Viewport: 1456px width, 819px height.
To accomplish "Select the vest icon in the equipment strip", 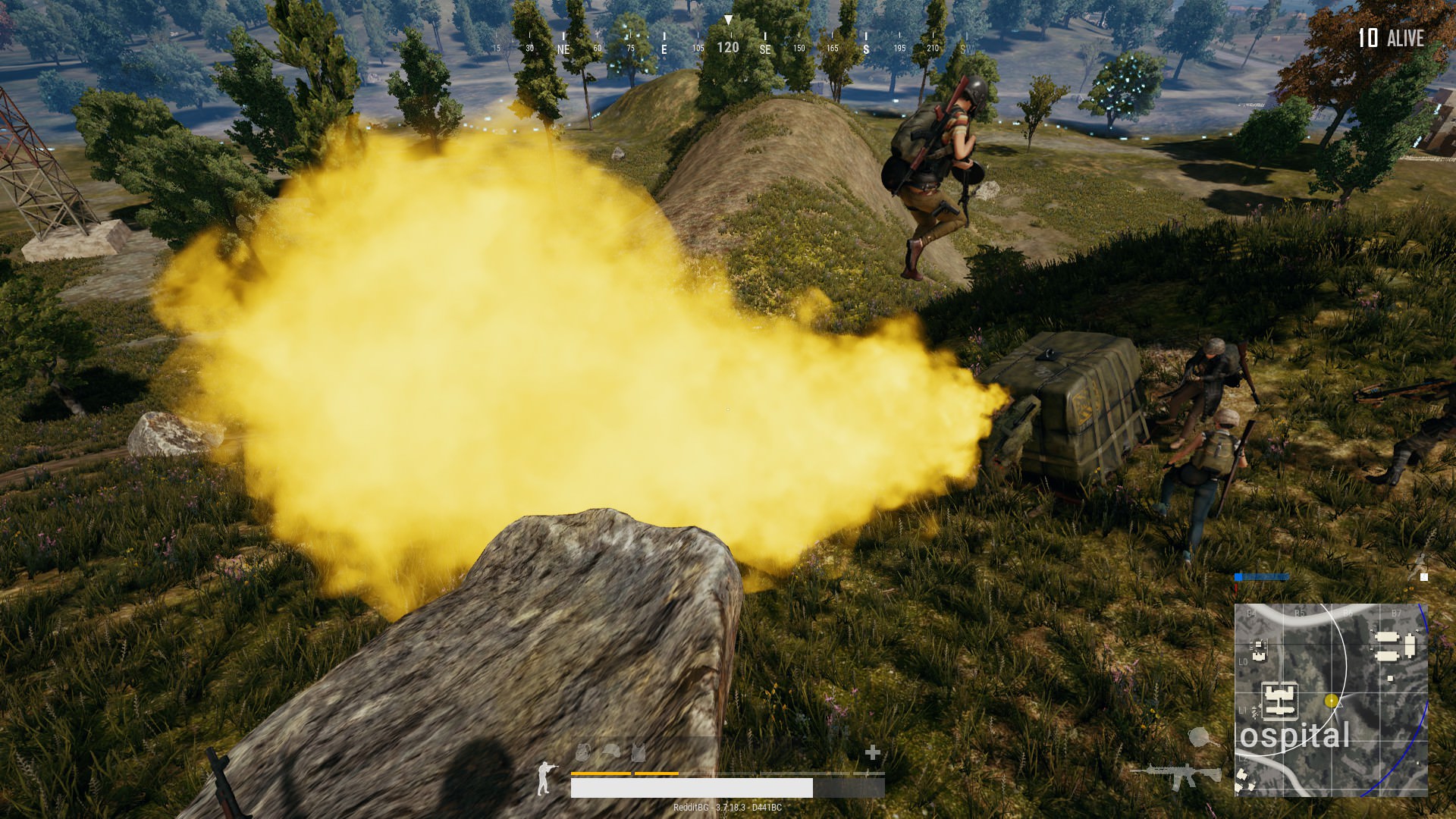I will coord(638,752).
